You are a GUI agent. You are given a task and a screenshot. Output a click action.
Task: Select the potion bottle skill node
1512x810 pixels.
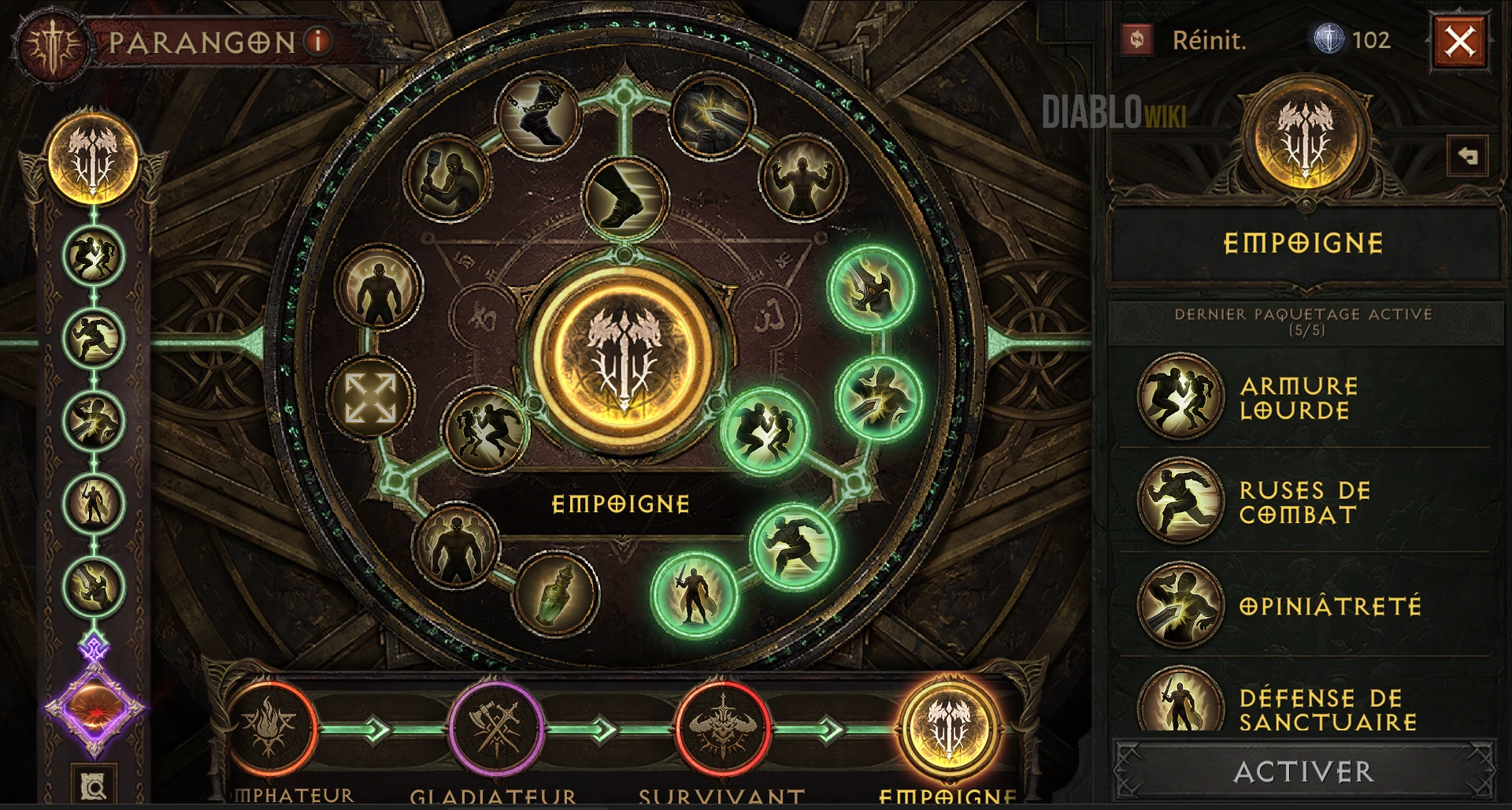coord(555,593)
